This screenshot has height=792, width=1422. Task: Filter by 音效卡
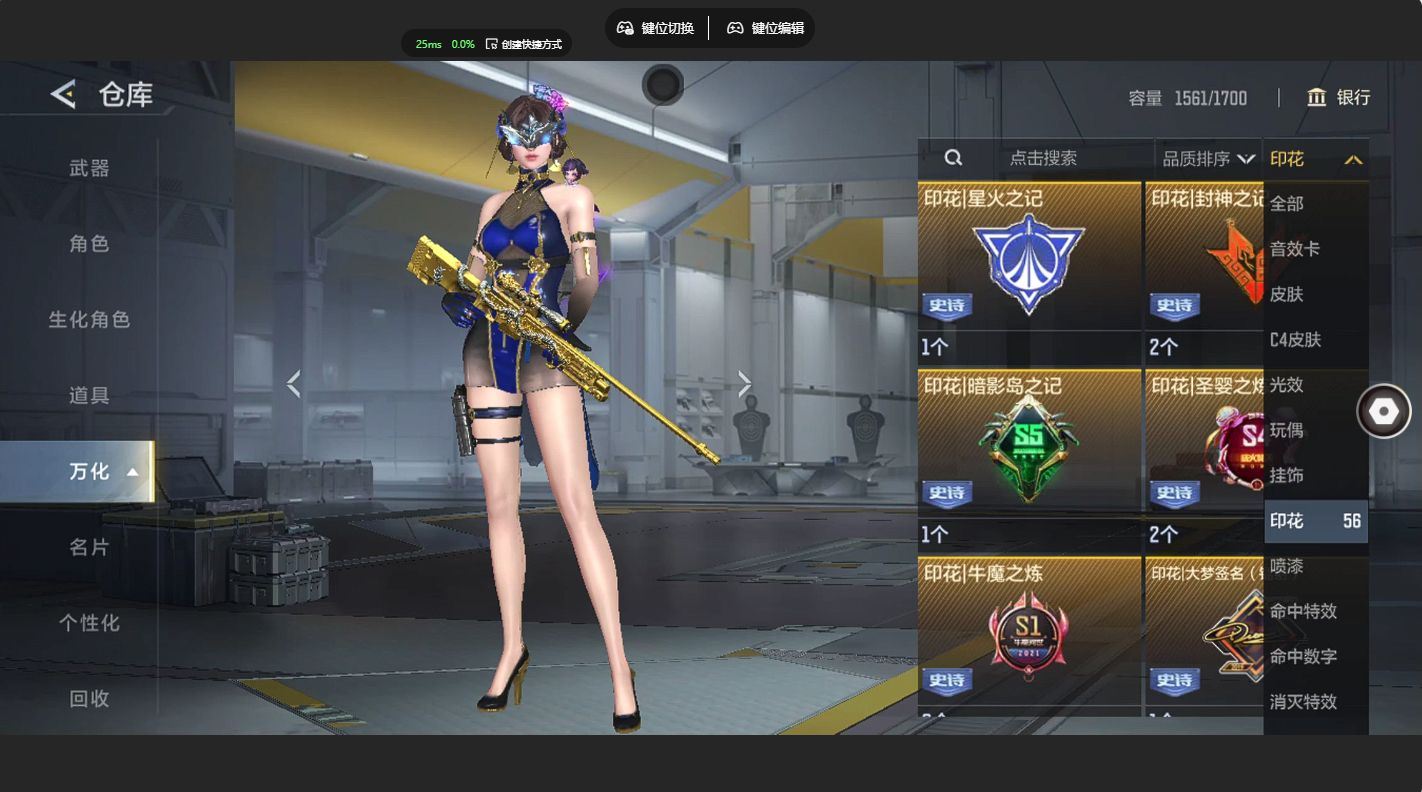(1295, 249)
